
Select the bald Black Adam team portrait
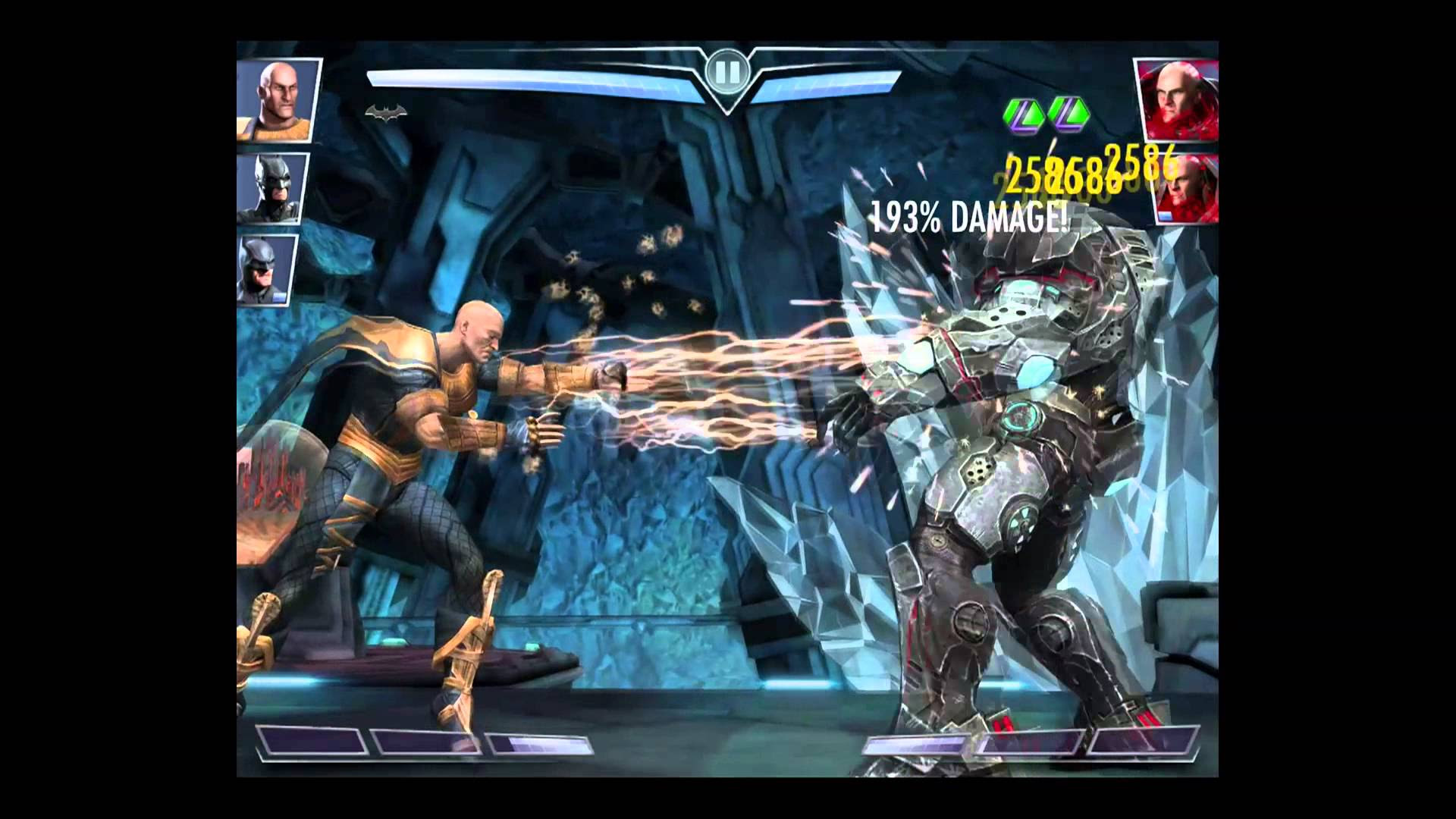pos(276,99)
